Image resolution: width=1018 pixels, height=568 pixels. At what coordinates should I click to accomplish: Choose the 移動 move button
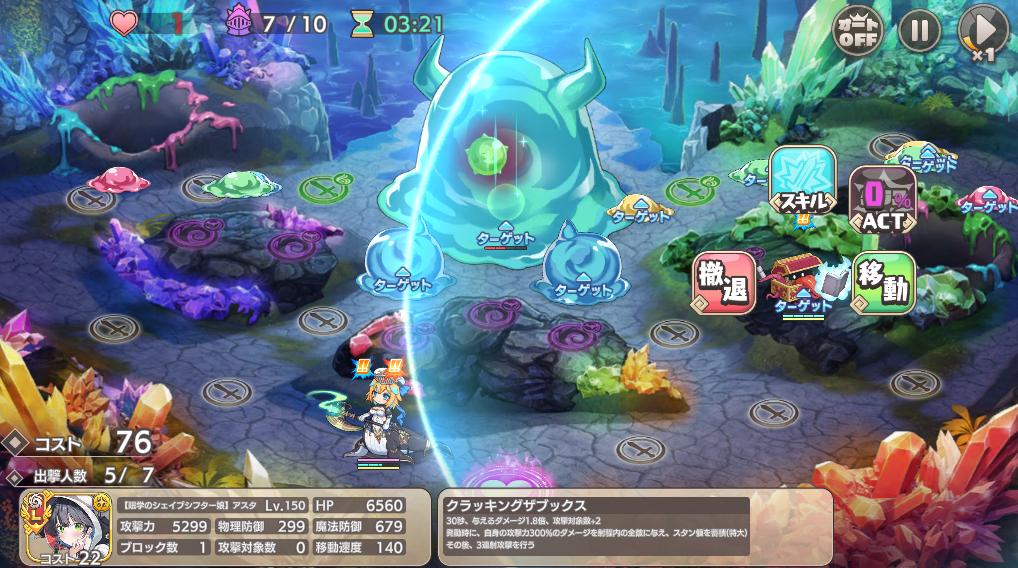[x=883, y=283]
